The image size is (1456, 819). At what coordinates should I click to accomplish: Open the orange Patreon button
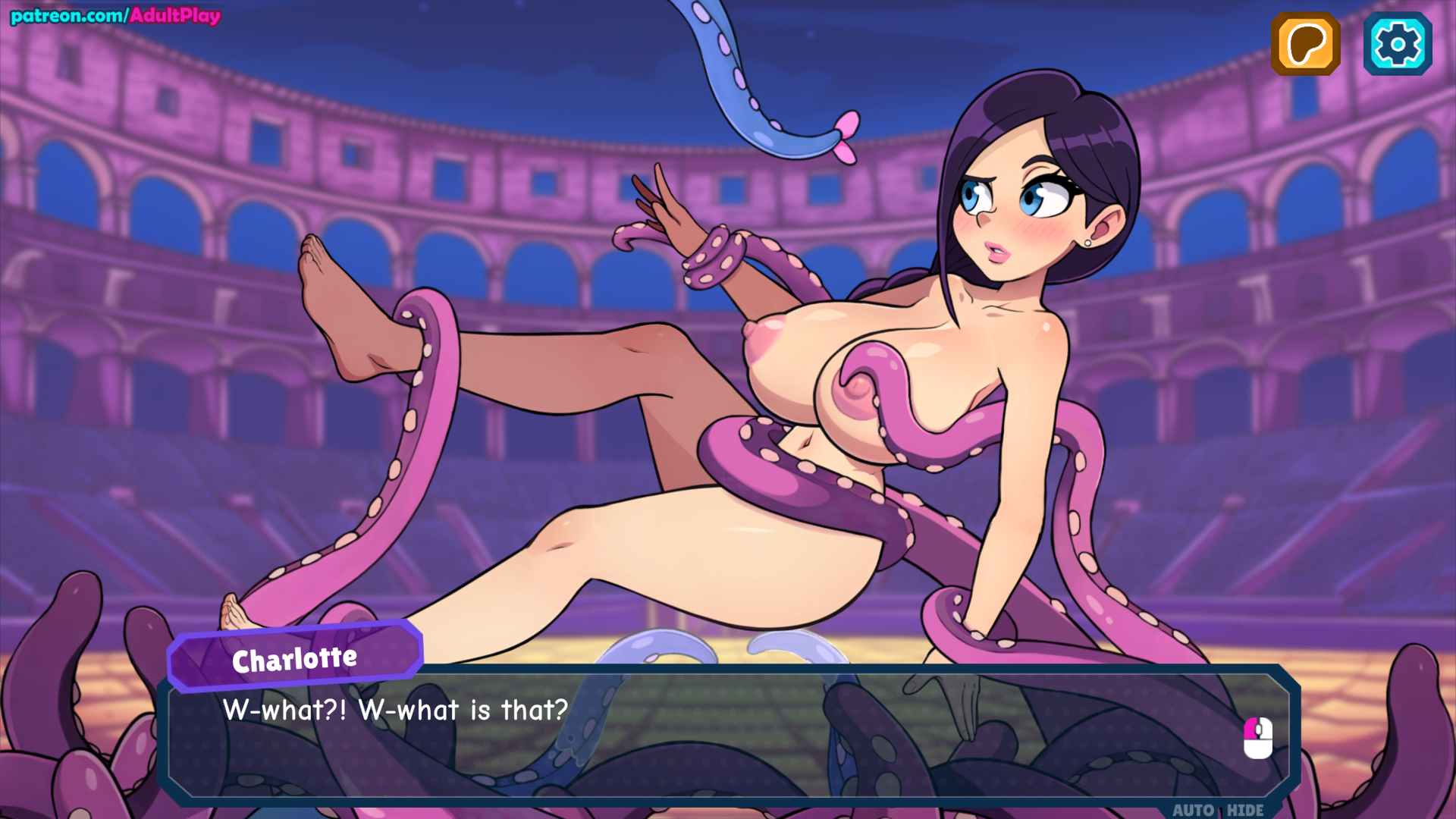tap(1305, 44)
